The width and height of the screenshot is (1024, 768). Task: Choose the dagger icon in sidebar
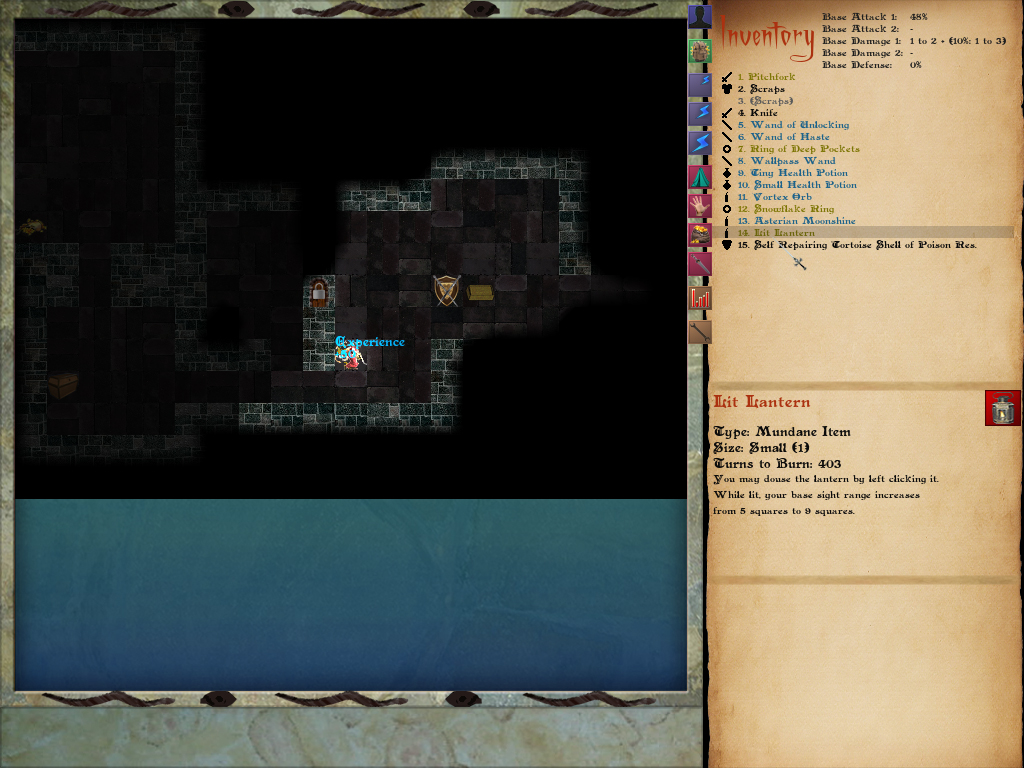point(700,265)
